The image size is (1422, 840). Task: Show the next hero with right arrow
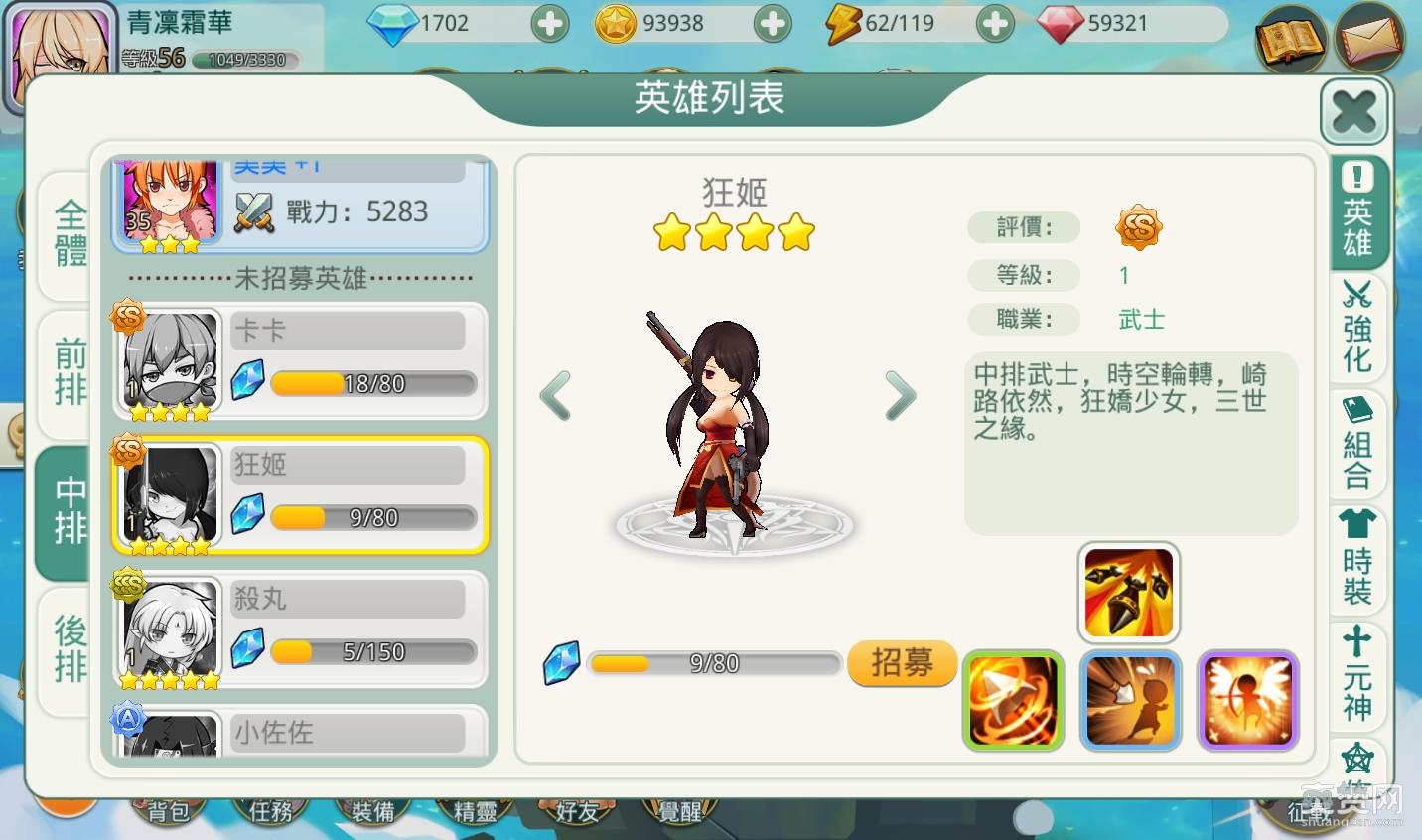click(900, 395)
